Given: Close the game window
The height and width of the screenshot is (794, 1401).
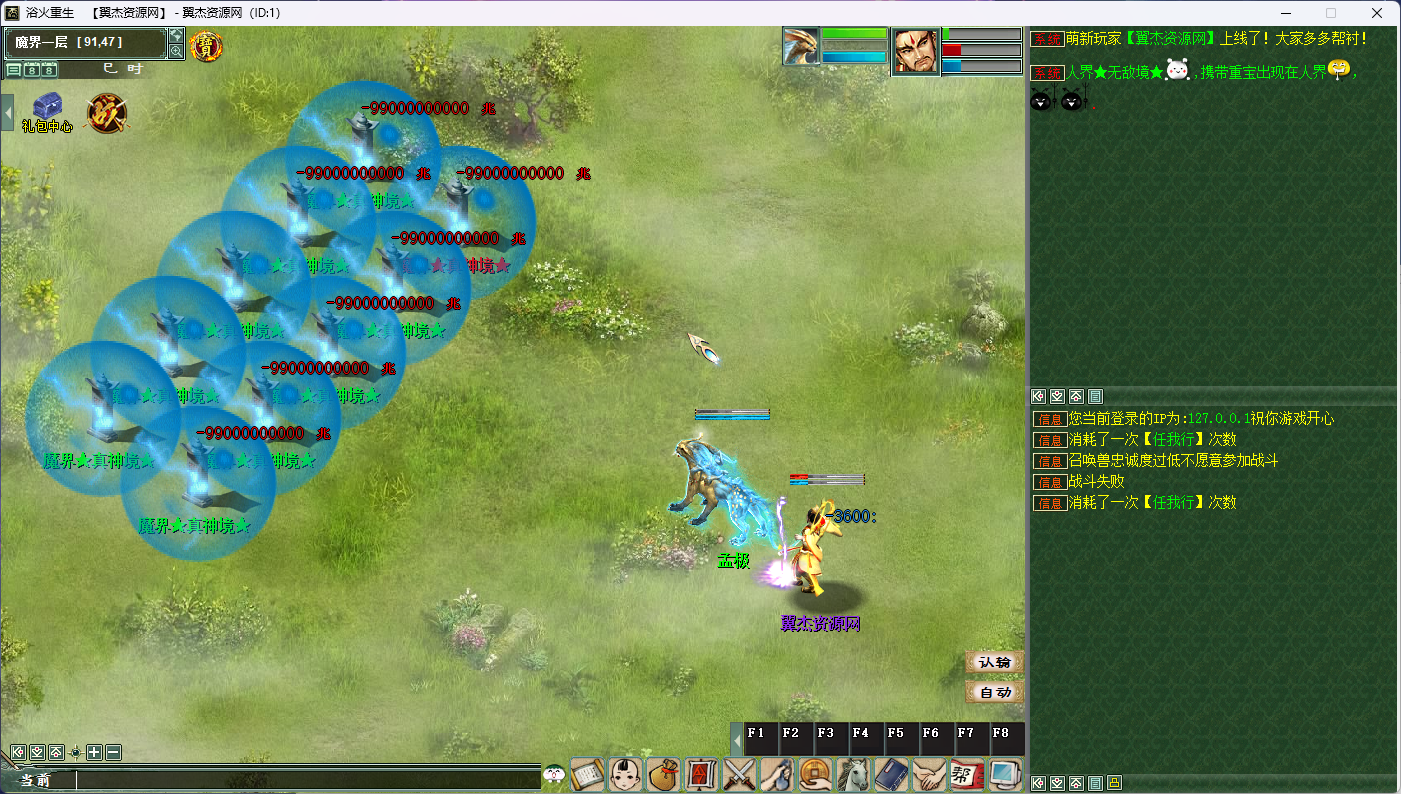Looking at the screenshot, I should tap(1377, 13).
